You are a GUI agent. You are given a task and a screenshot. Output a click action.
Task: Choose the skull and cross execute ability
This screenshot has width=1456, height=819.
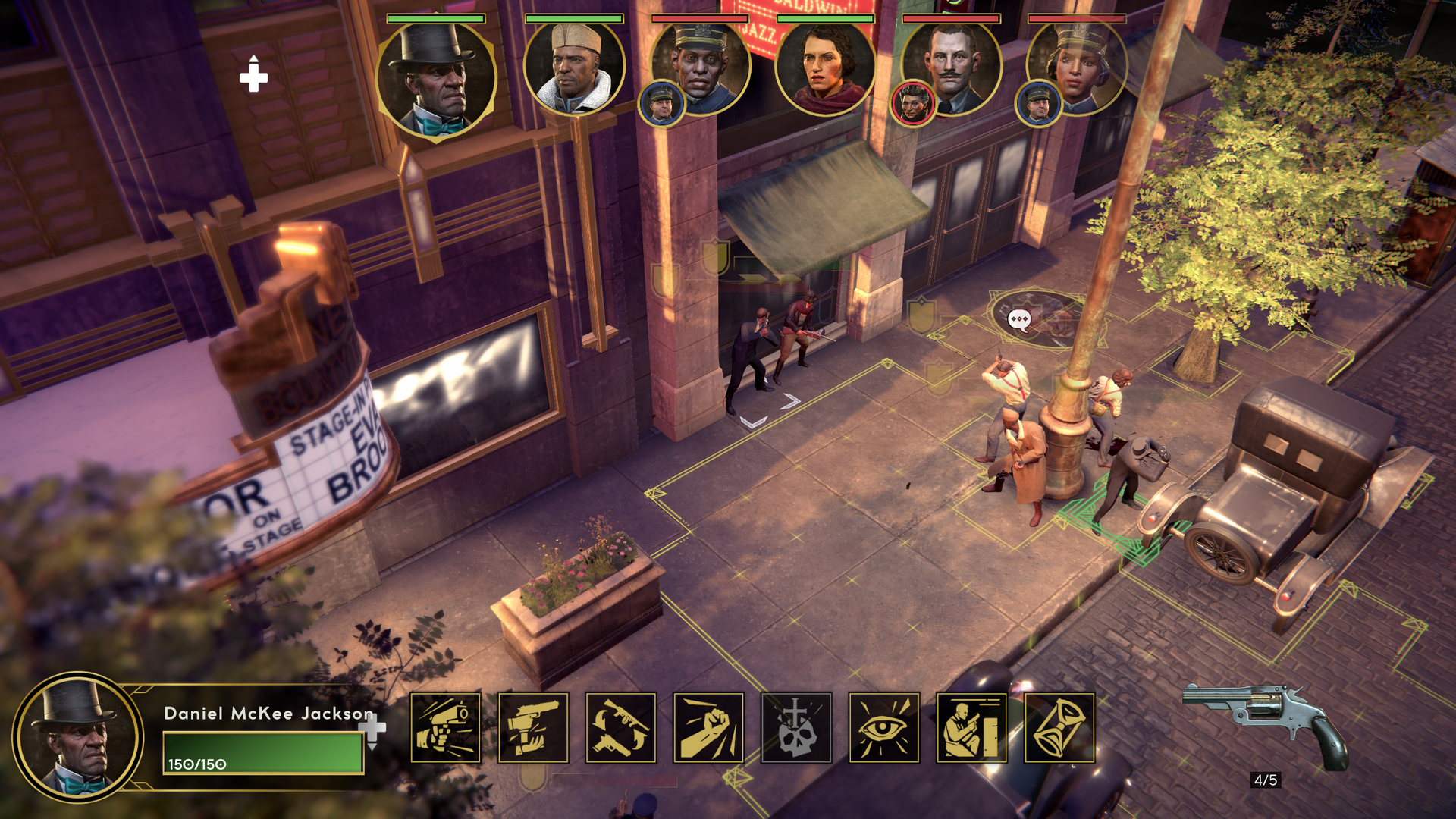click(x=796, y=728)
